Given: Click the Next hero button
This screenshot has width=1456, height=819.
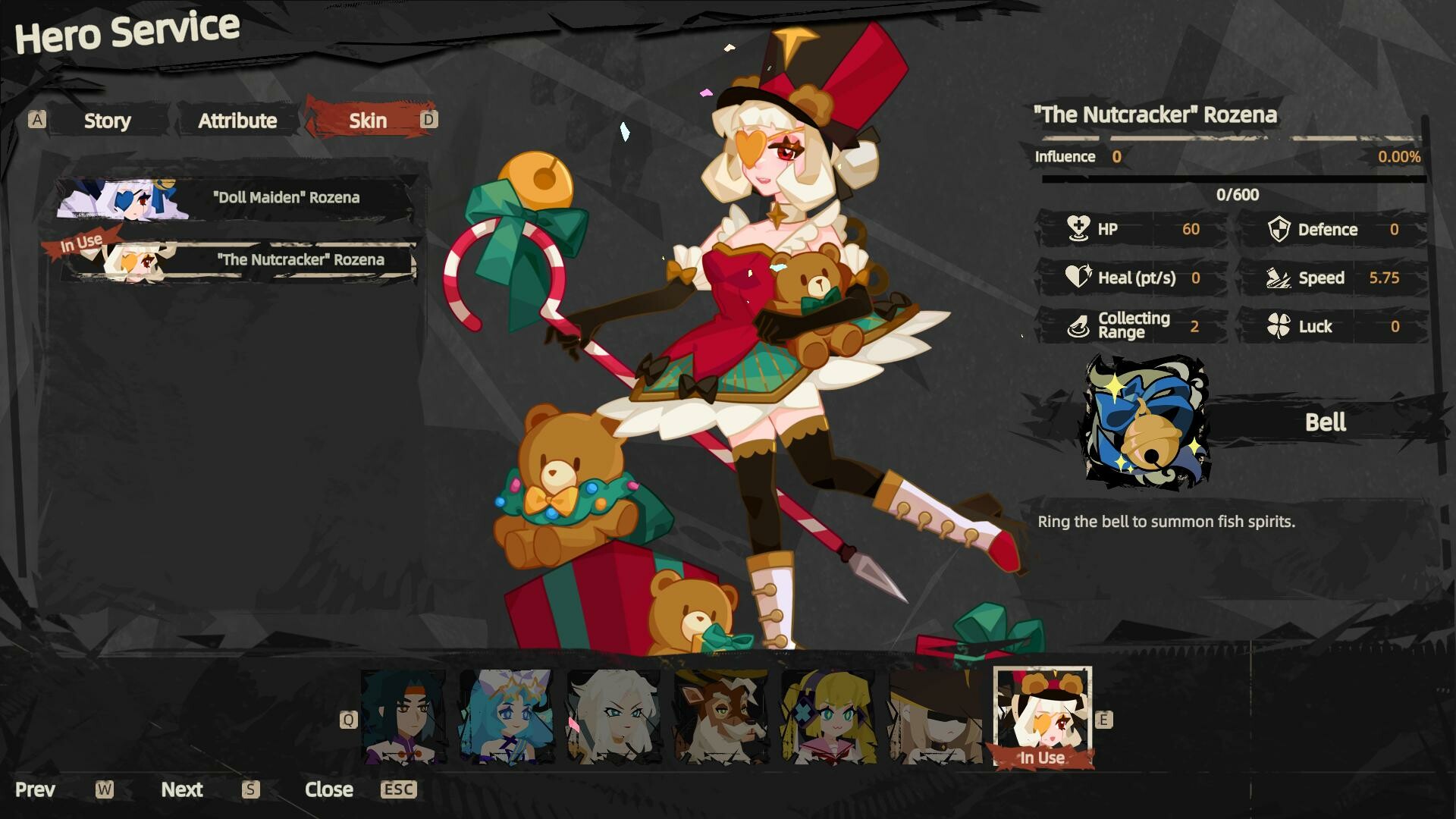Looking at the screenshot, I should click(x=181, y=789).
